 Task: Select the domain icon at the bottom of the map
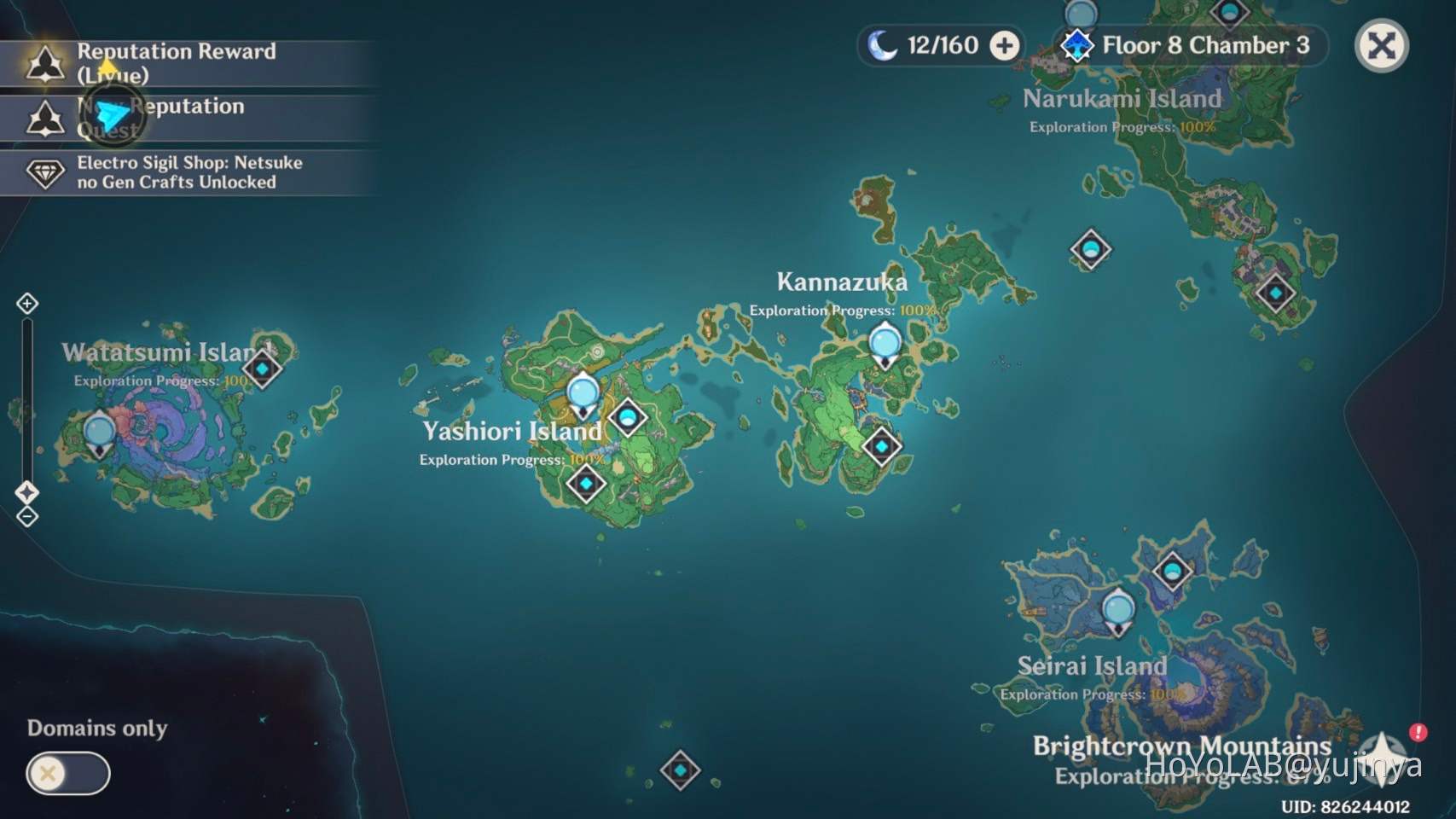click(x=680, y=769)
